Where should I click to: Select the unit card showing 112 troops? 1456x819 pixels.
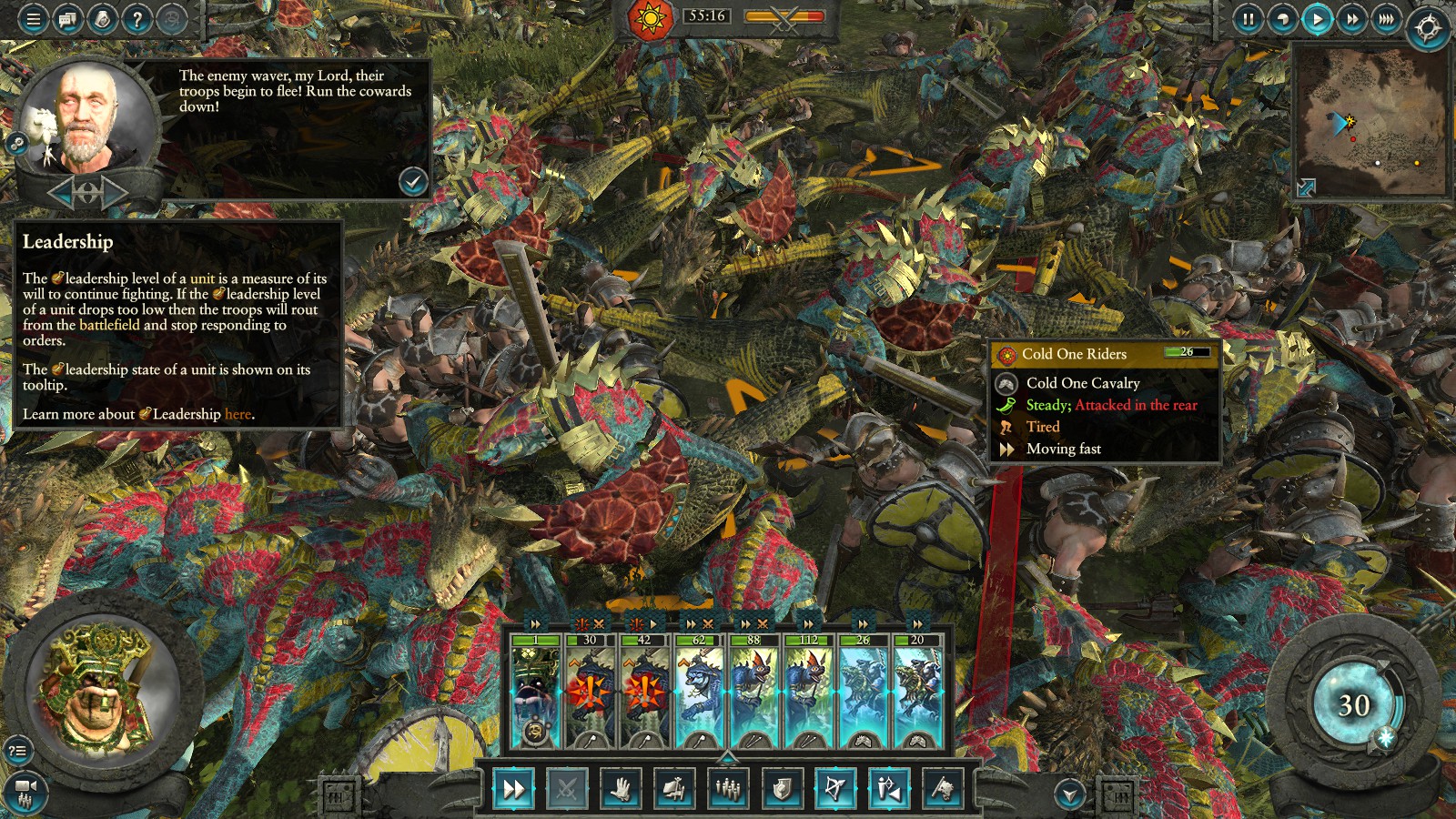pyautogui.click(x=808, y=693)
